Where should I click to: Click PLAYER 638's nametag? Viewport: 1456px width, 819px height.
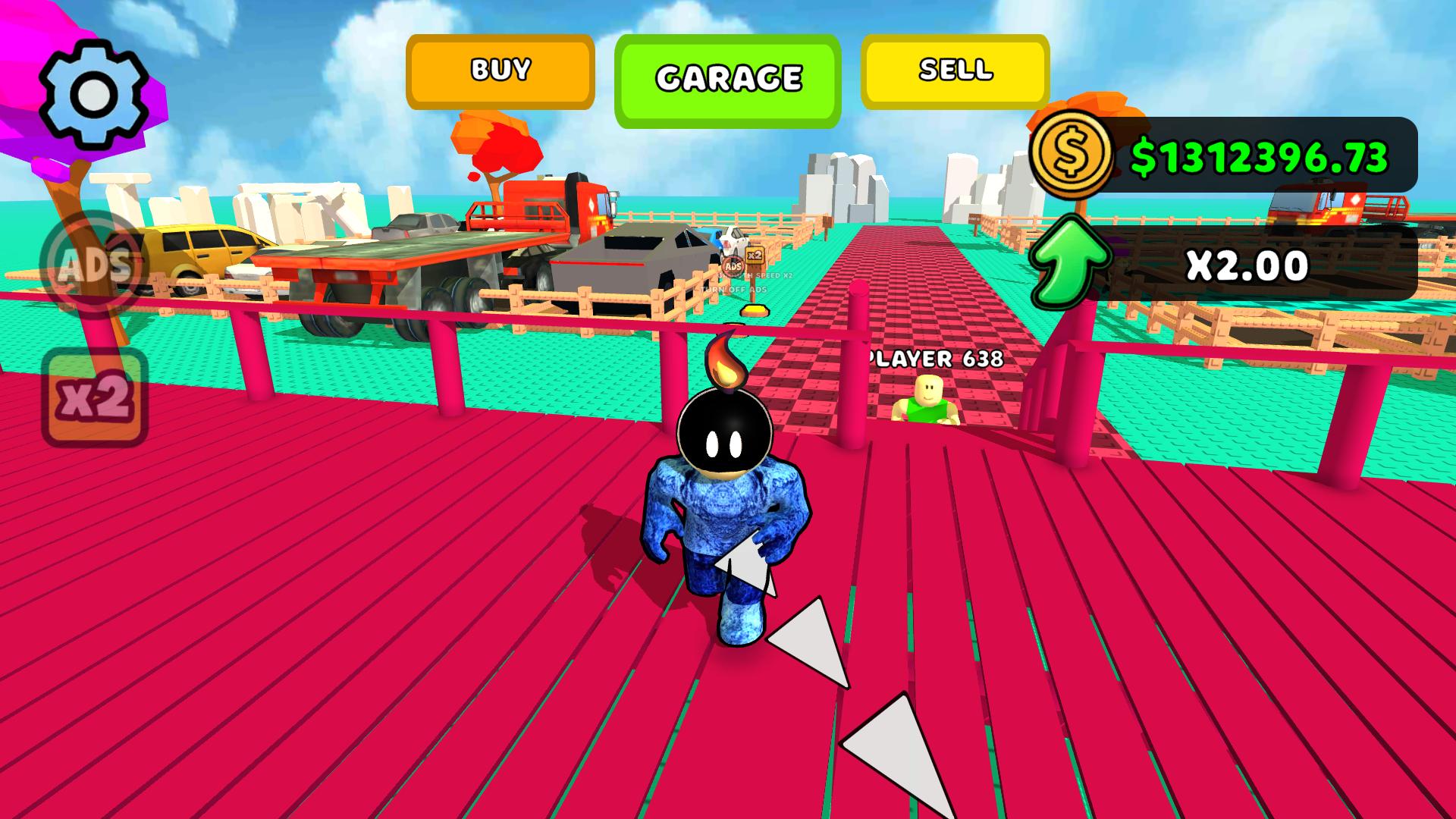(x=937, y=357)
